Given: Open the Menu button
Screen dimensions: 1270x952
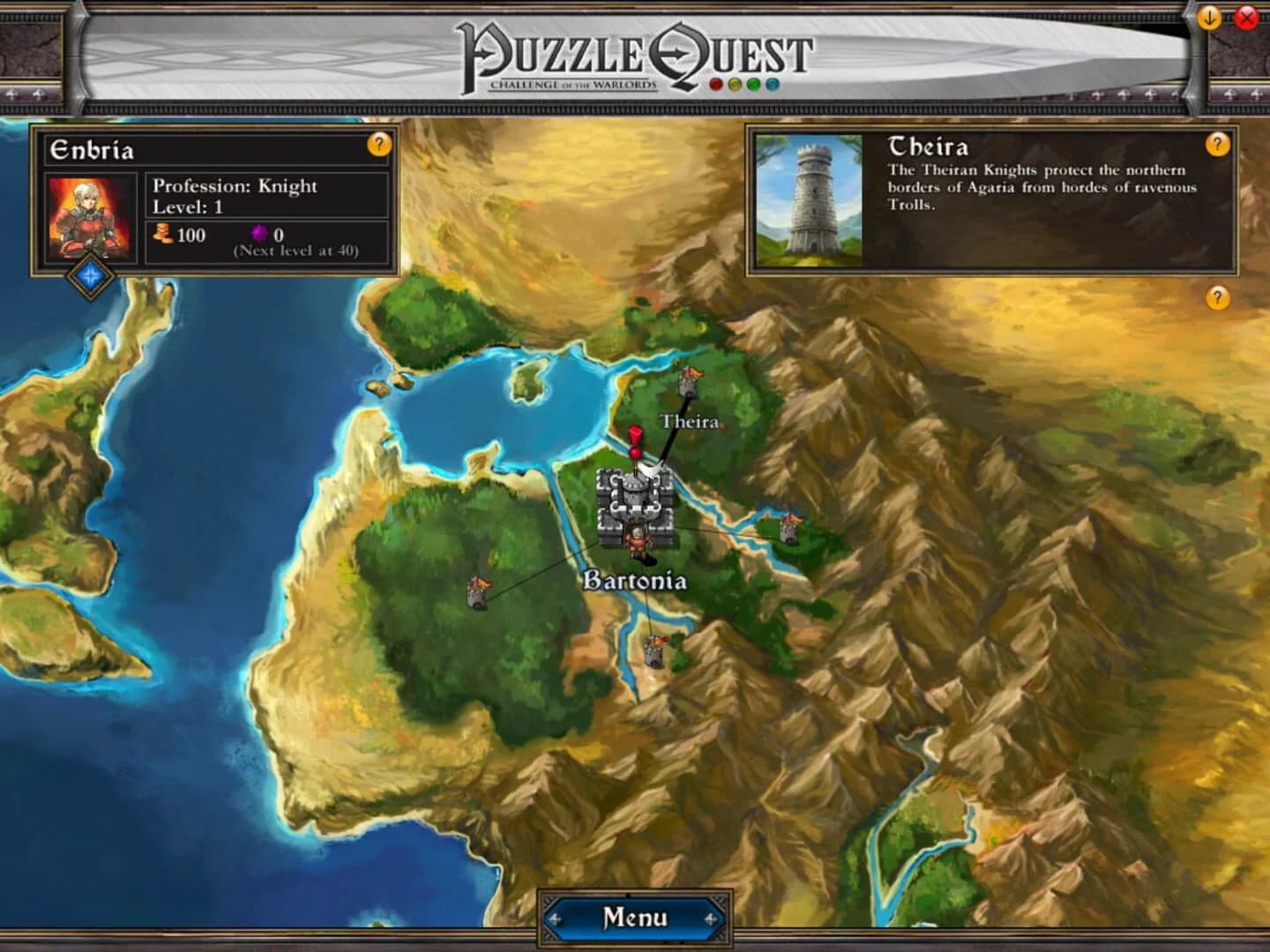Looking at the screenshot, I should (x=634, y=919).
